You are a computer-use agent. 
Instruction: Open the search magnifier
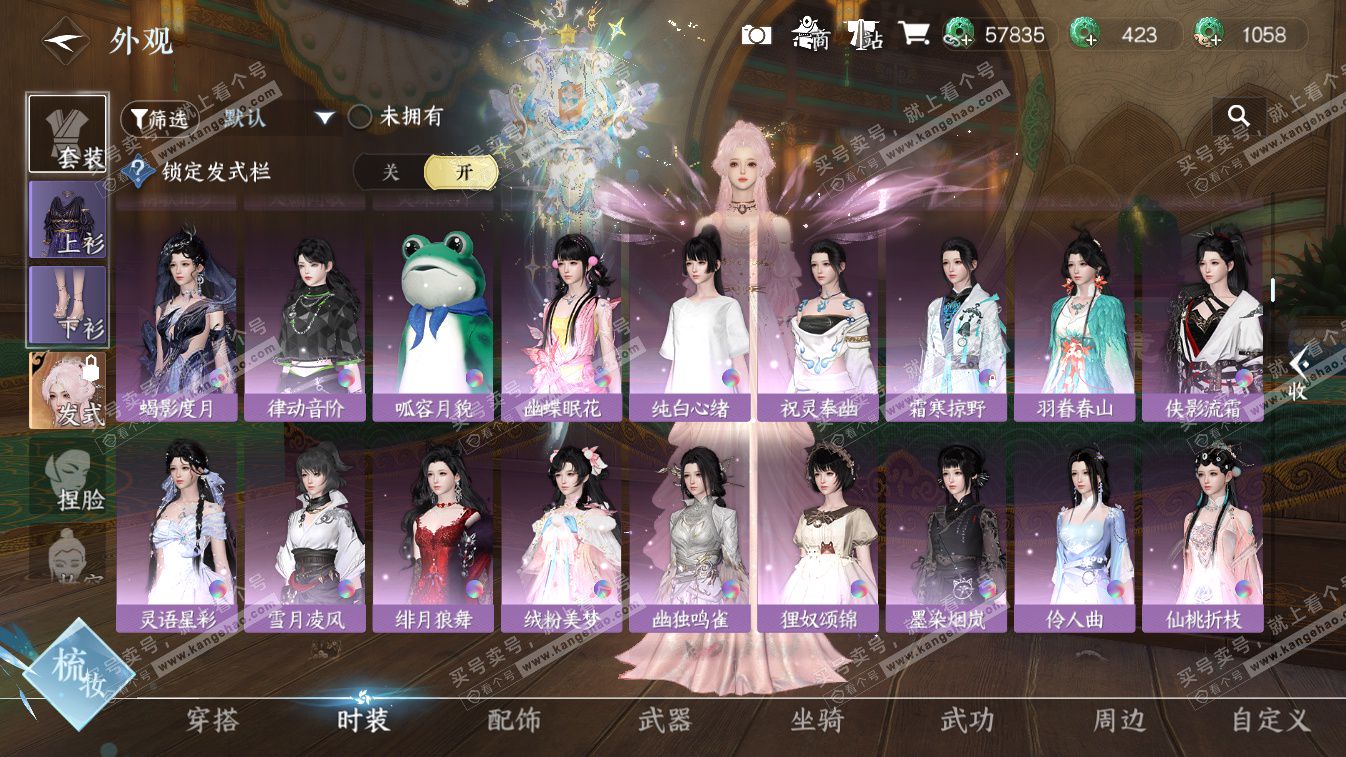click(1239, 116)
